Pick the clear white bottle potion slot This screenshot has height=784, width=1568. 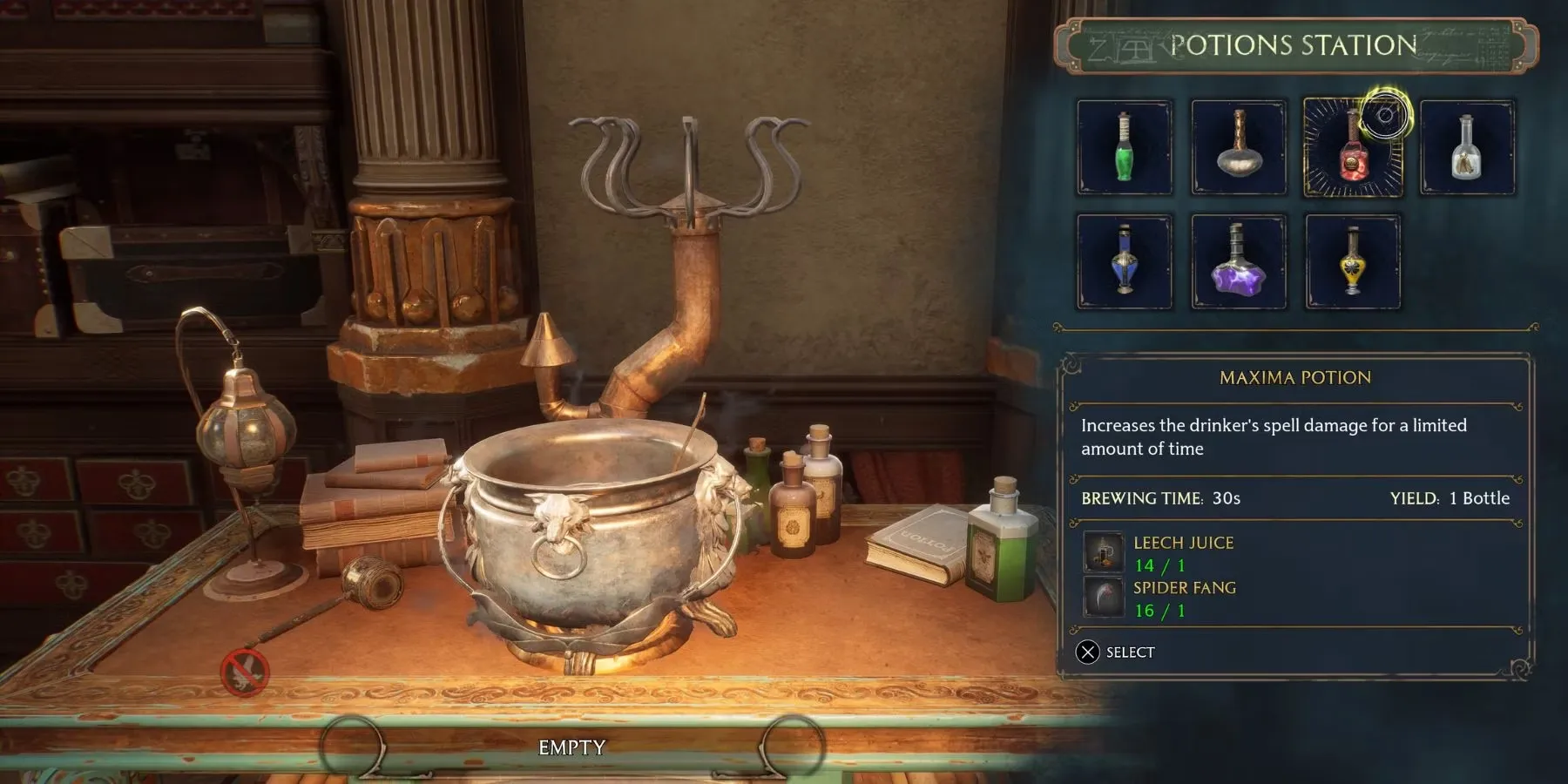tap(1467, 147)
